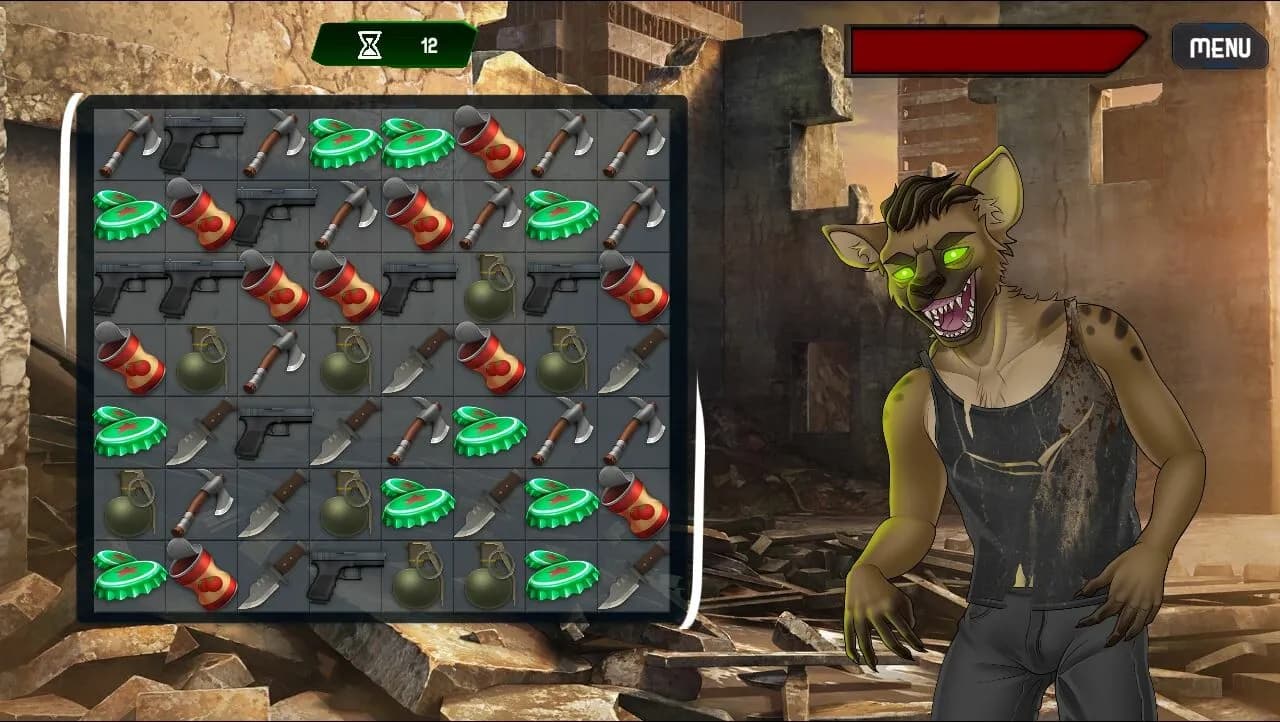The image size is (1280, 722).
Task: Open the MENU button
Action: coord(1219,46)
